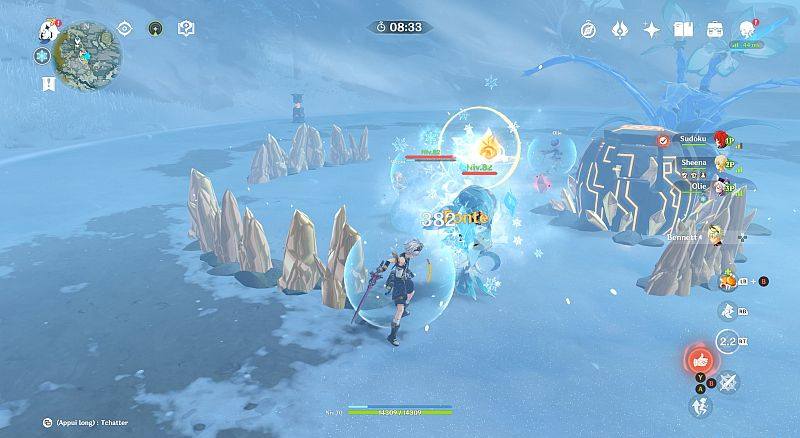Activate the red elemental burst button
Viewport: 800px width, 438px height.
[699, 360]
